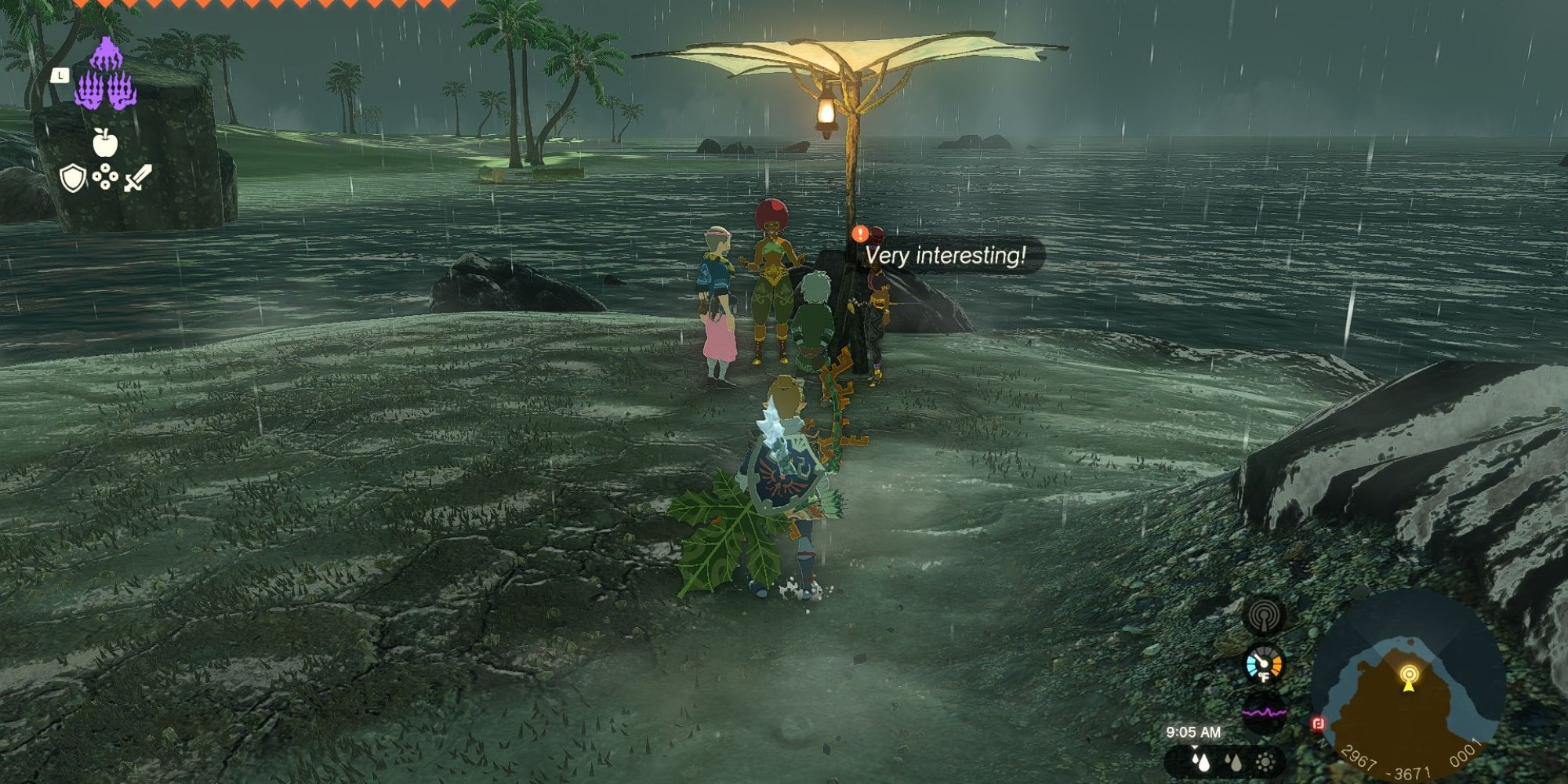Click the purple sound-wave noise meter
This screenshot has height=784, width=1568.
(x=1264, y=713)
